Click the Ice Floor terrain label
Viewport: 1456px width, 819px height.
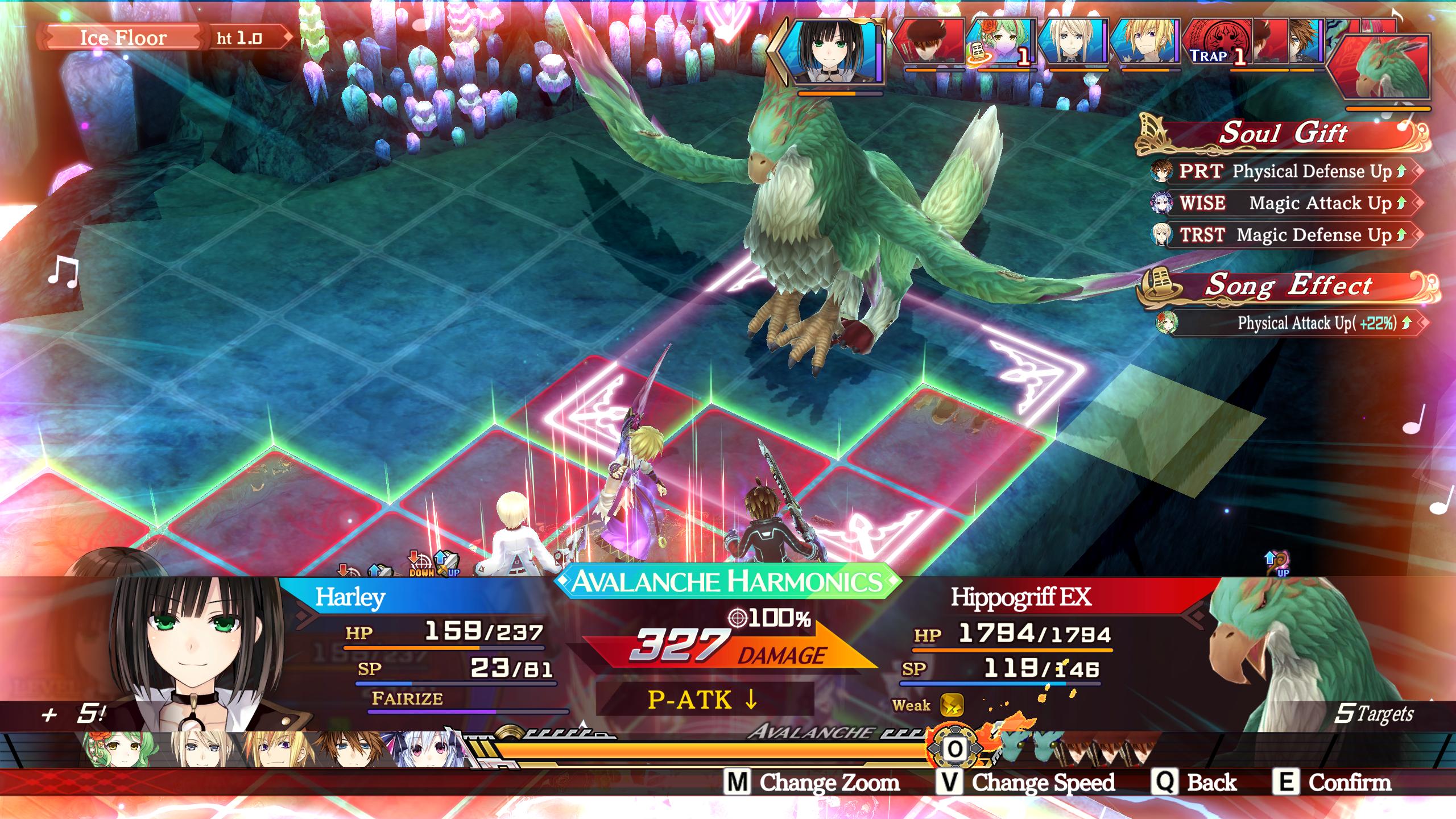(x=123, y=38)
